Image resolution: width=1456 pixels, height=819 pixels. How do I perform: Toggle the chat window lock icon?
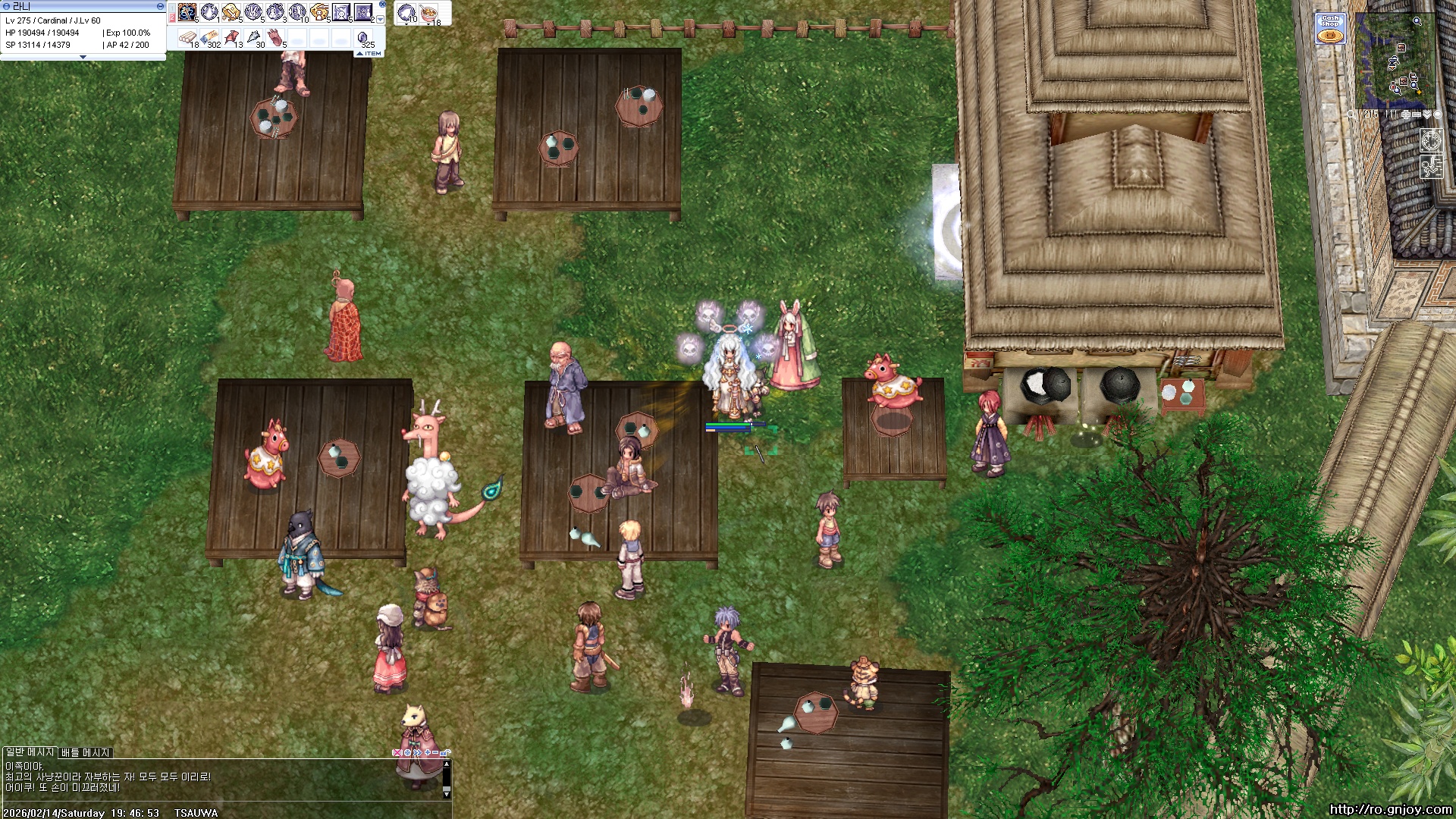445,752
